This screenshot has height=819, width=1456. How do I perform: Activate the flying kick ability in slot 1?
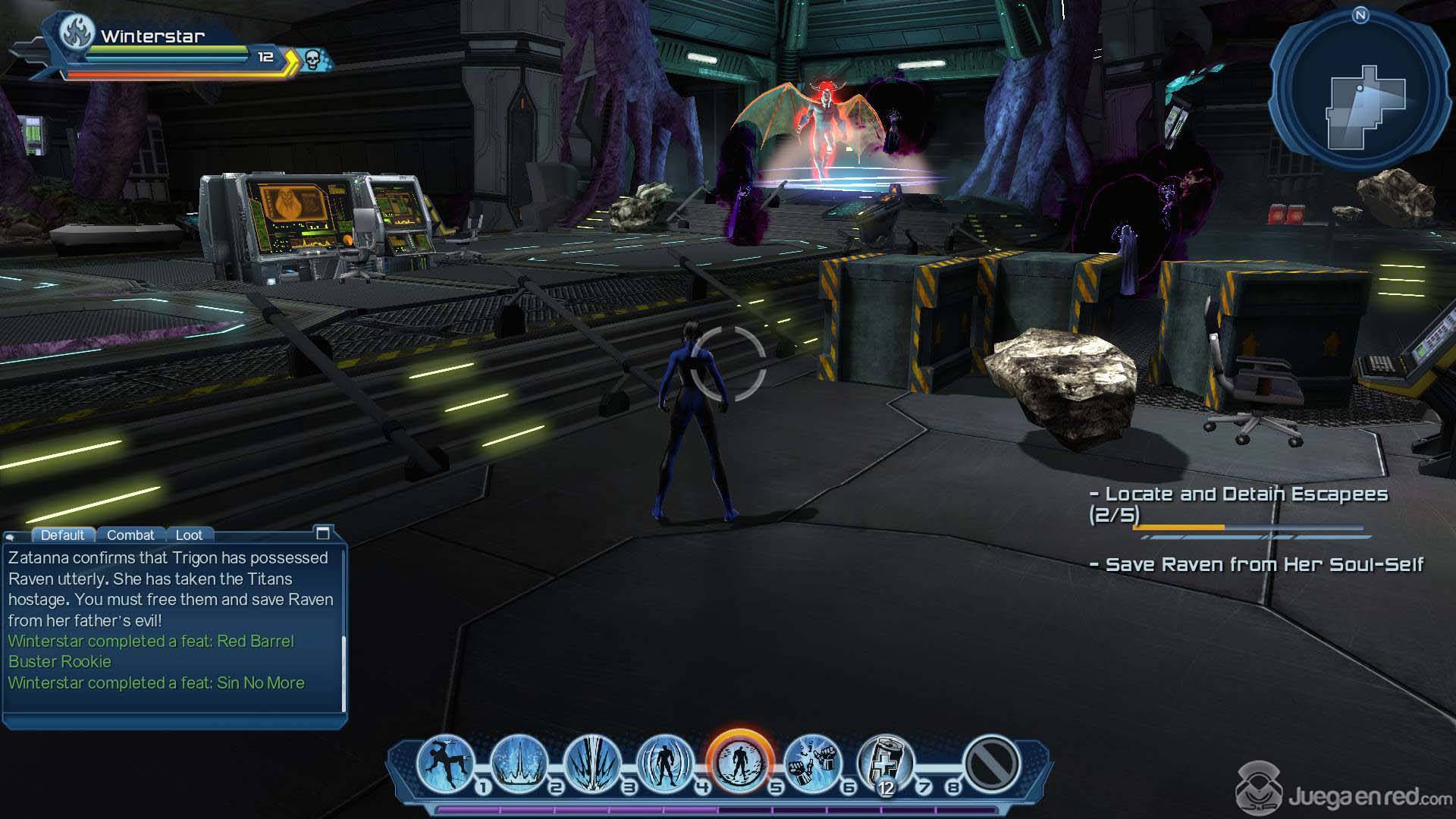pos(446,761)
